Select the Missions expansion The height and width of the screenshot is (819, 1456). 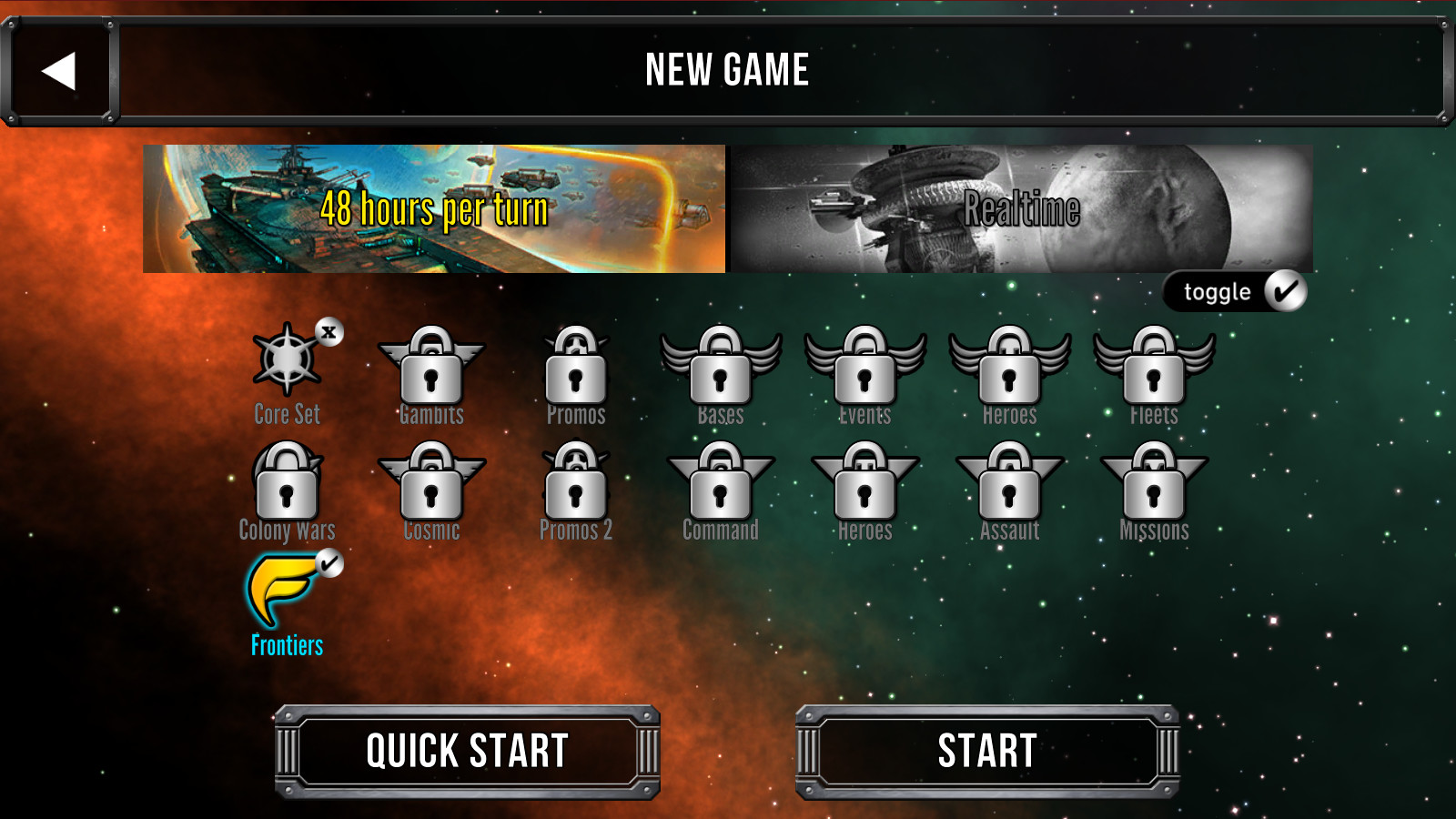[x=1154, y=487]
